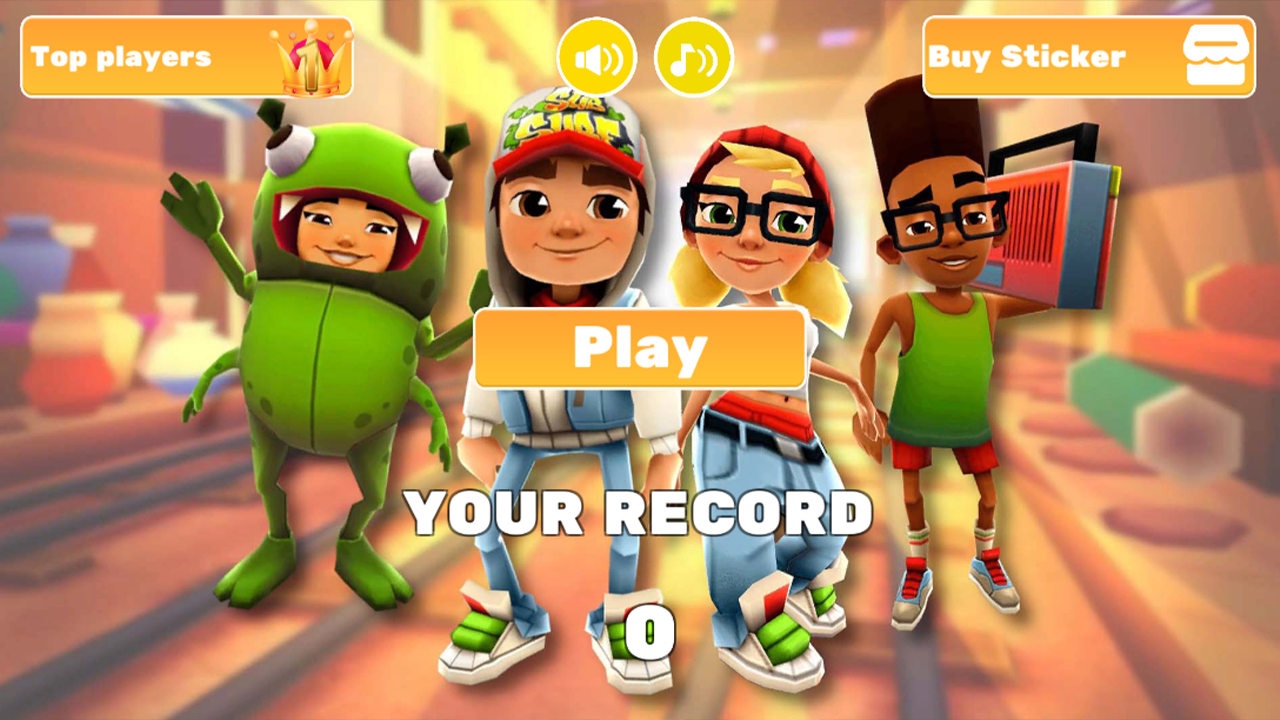Start a run with the Play button
Image resolution: width=1280 pixels, height=720 pixels.
pos(640,348)
